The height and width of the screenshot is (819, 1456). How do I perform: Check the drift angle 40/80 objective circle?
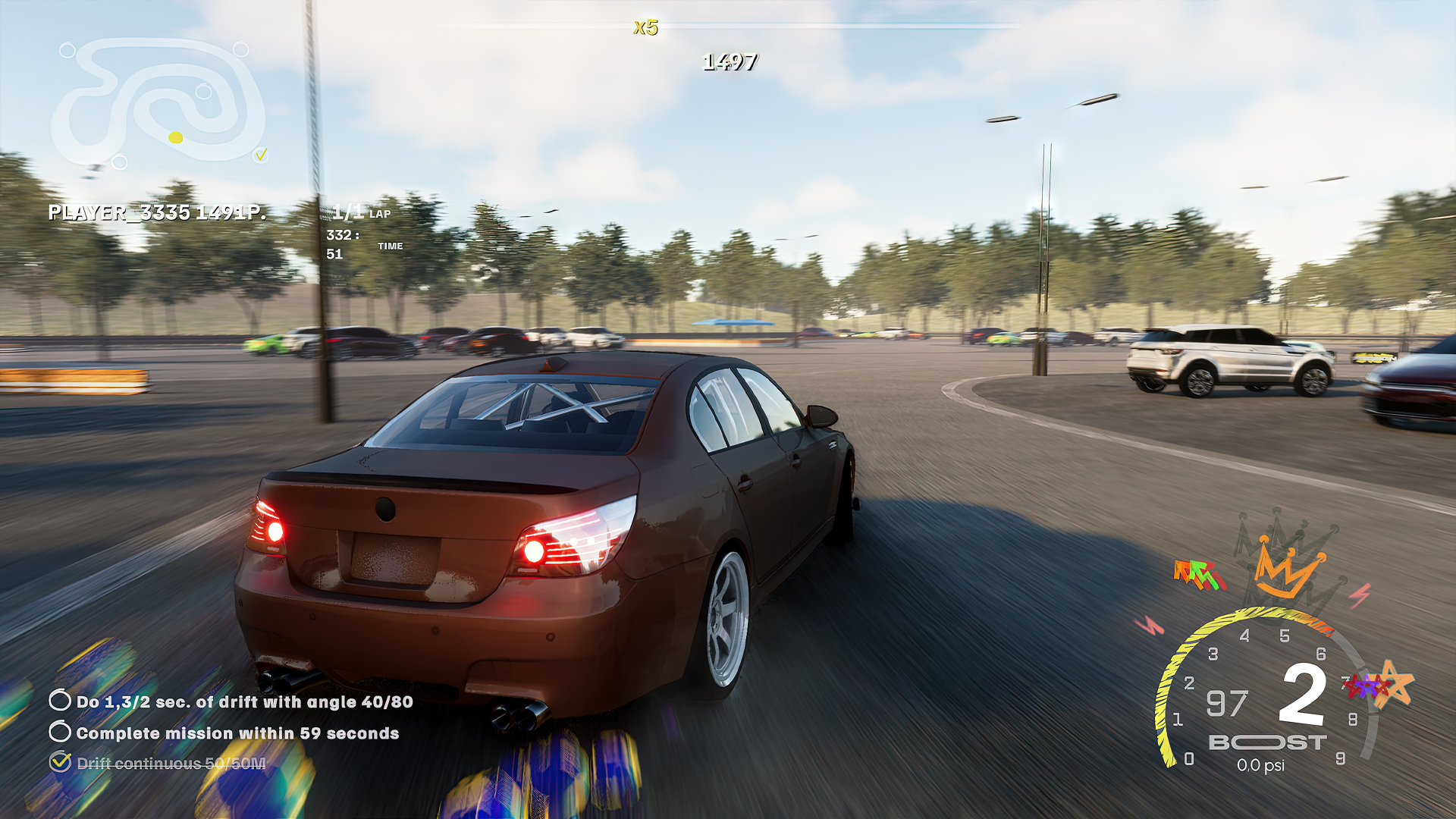point(58,703)
